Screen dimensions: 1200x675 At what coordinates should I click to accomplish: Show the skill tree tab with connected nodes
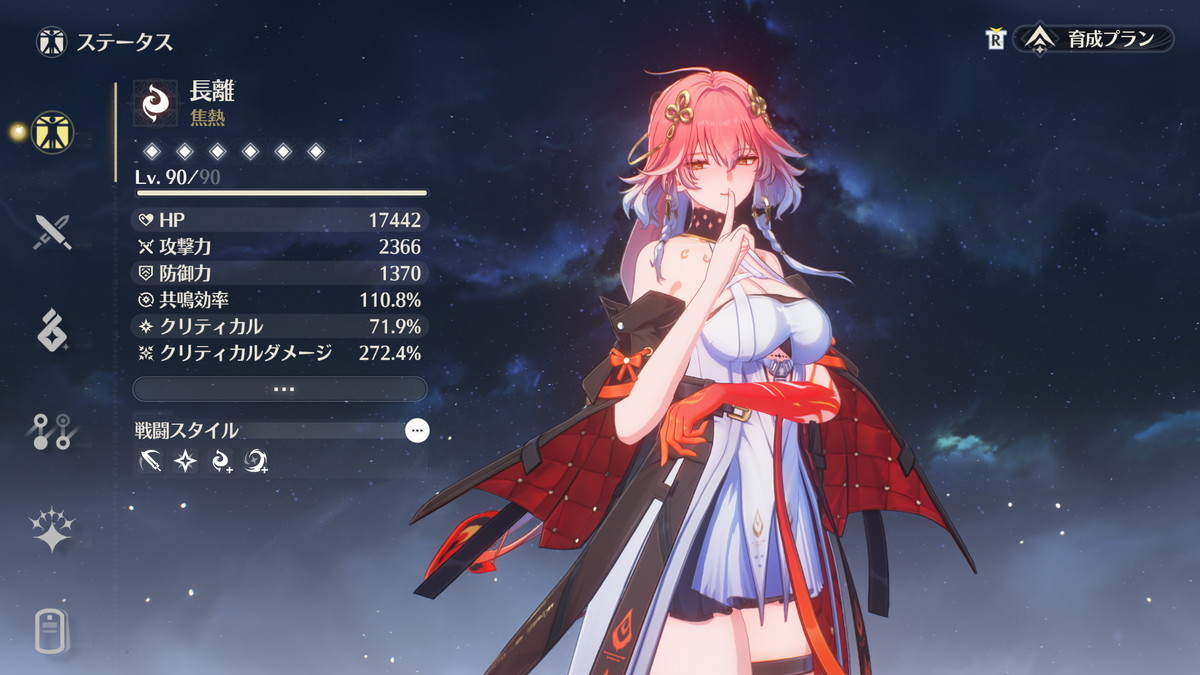[50, 431]
